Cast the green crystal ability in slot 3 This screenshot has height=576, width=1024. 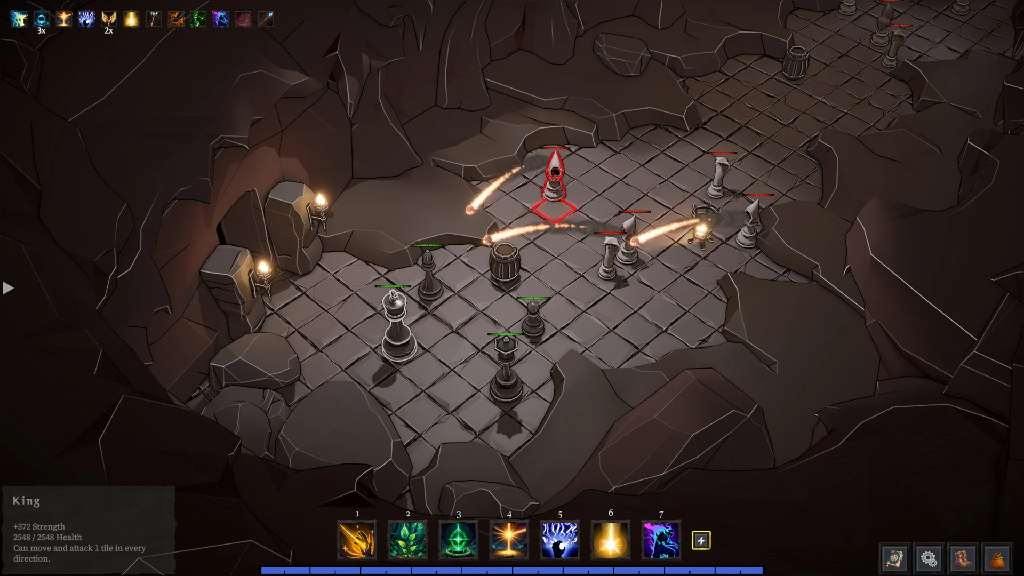pos(458,540)
